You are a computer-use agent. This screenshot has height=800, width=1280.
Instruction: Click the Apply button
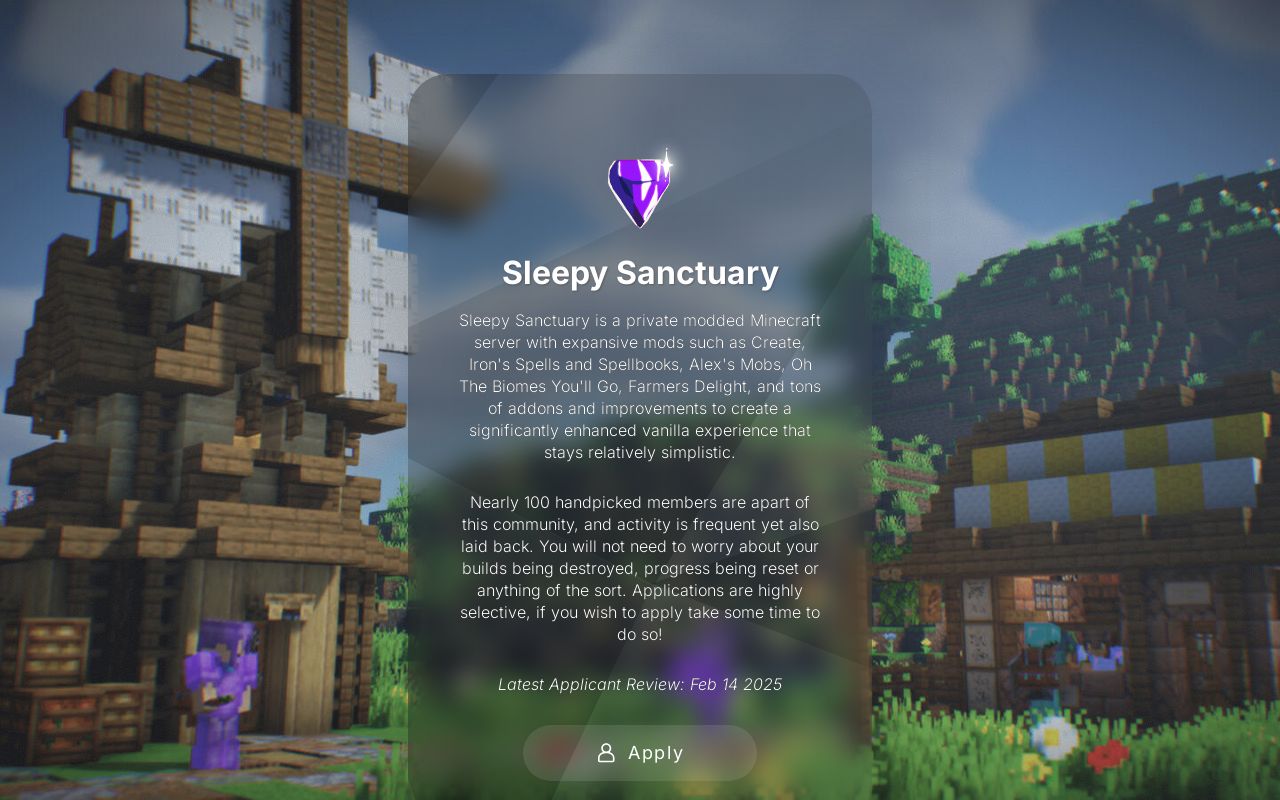tap(640, 753)
